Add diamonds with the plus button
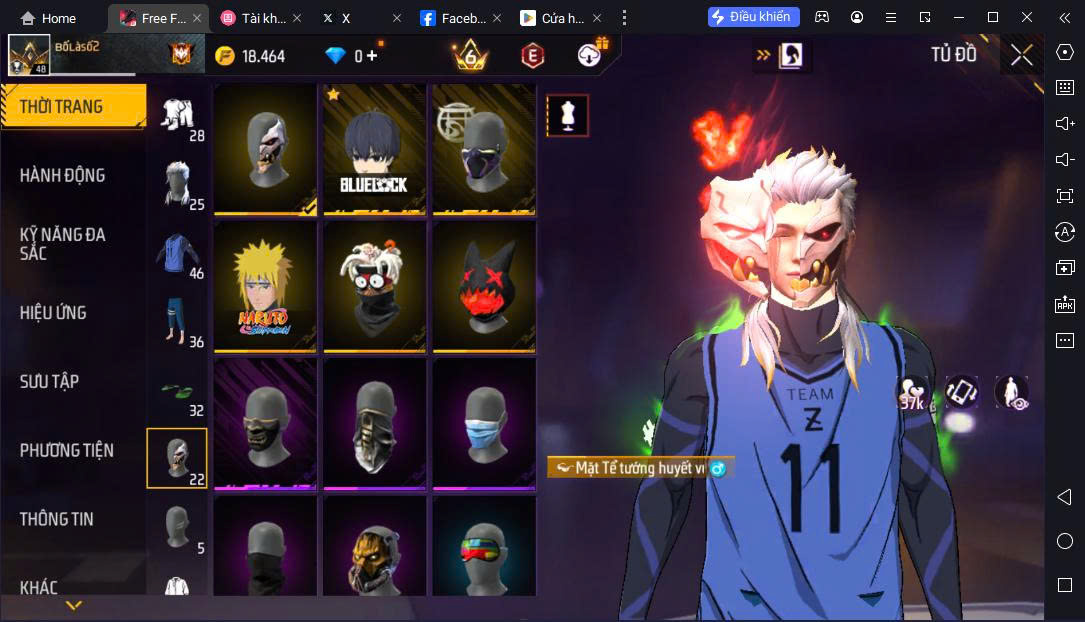 (372, 56)
